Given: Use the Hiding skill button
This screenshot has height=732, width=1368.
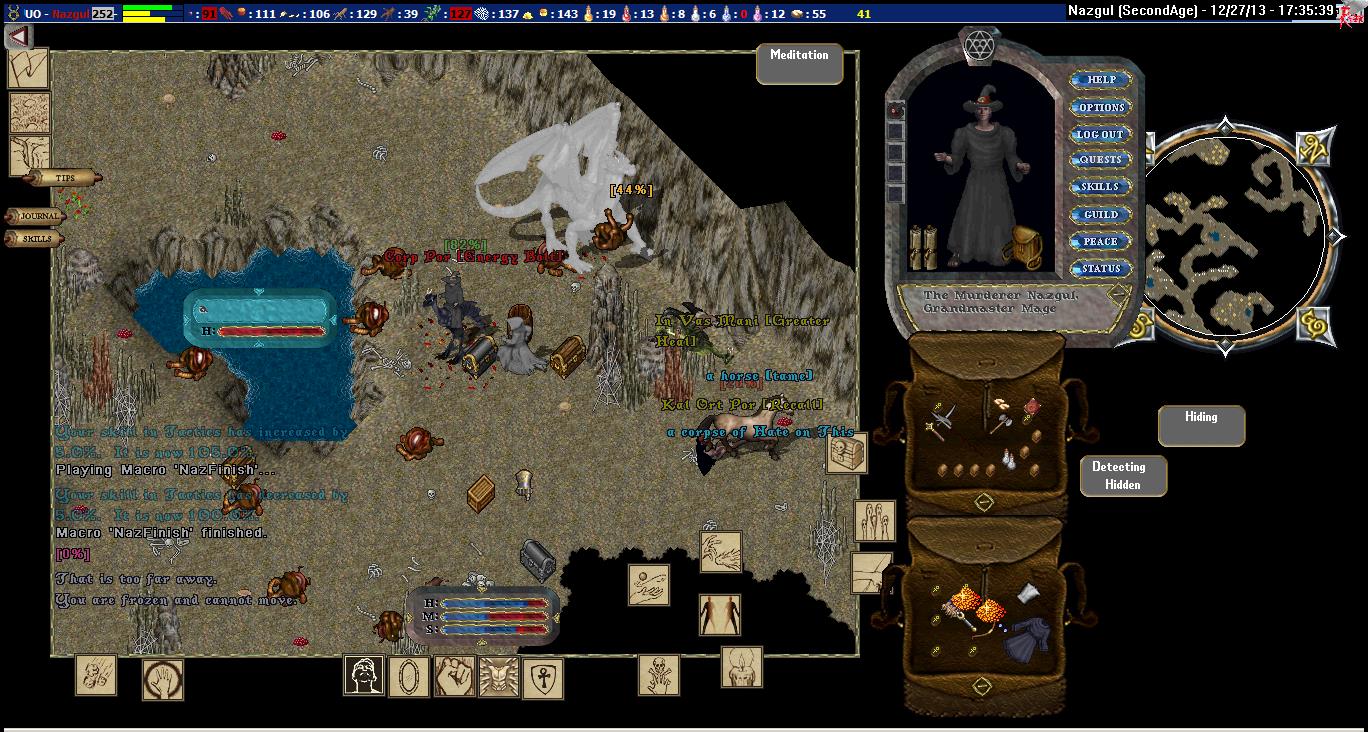Looking at the screenshot, I should 1201,425.
